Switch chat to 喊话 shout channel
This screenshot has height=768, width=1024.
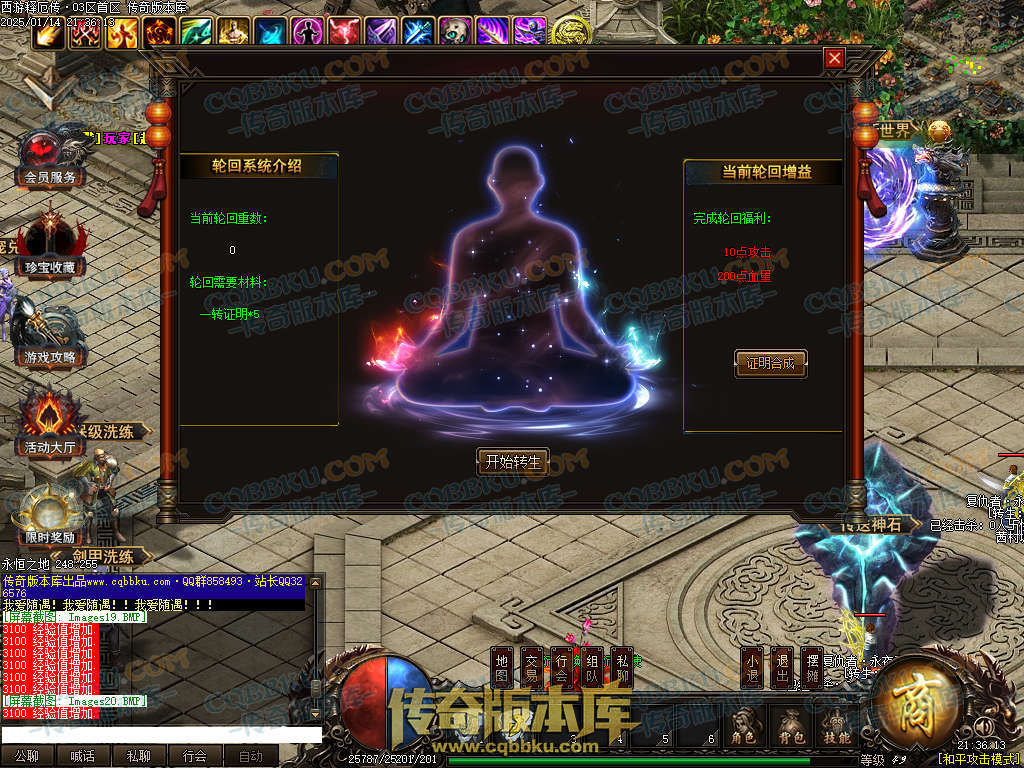click(83, 756)
